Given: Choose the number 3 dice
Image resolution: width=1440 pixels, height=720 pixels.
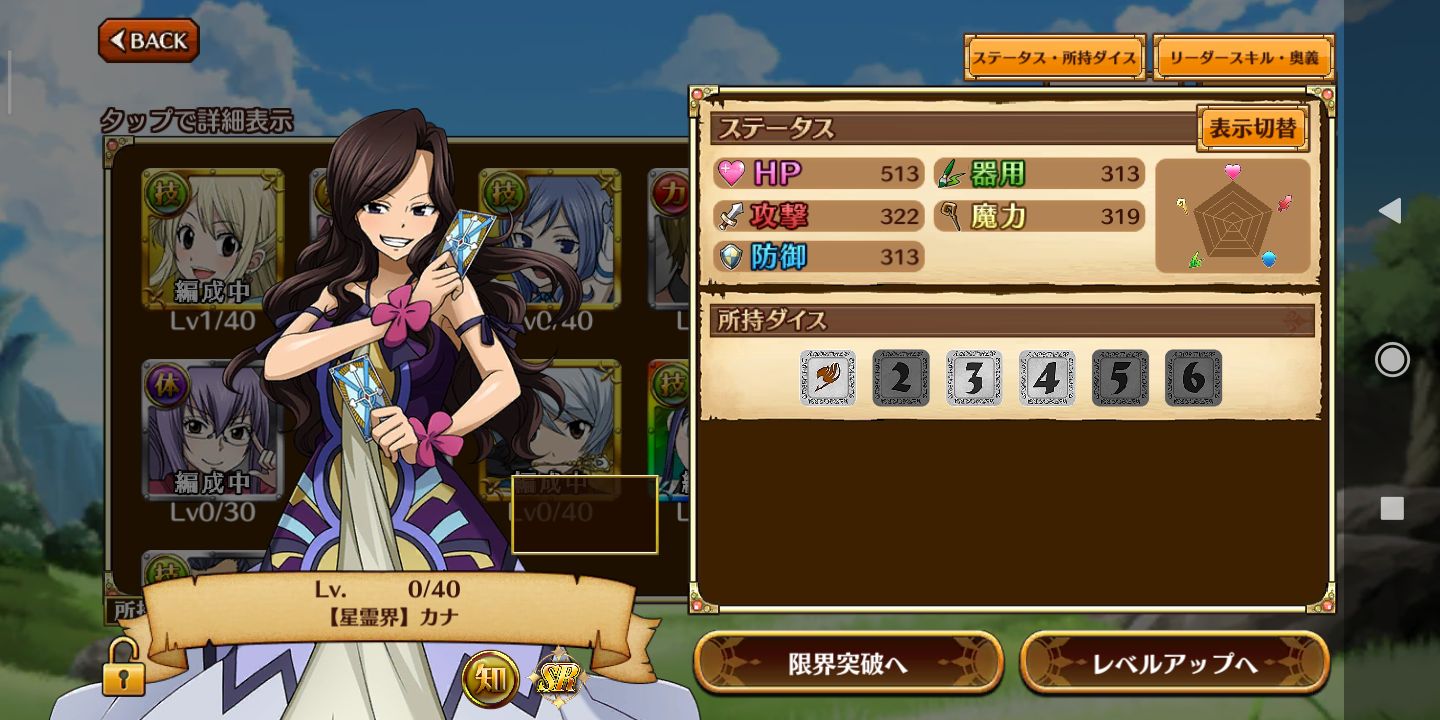Looking at the screenshot, I should point(974,378).
